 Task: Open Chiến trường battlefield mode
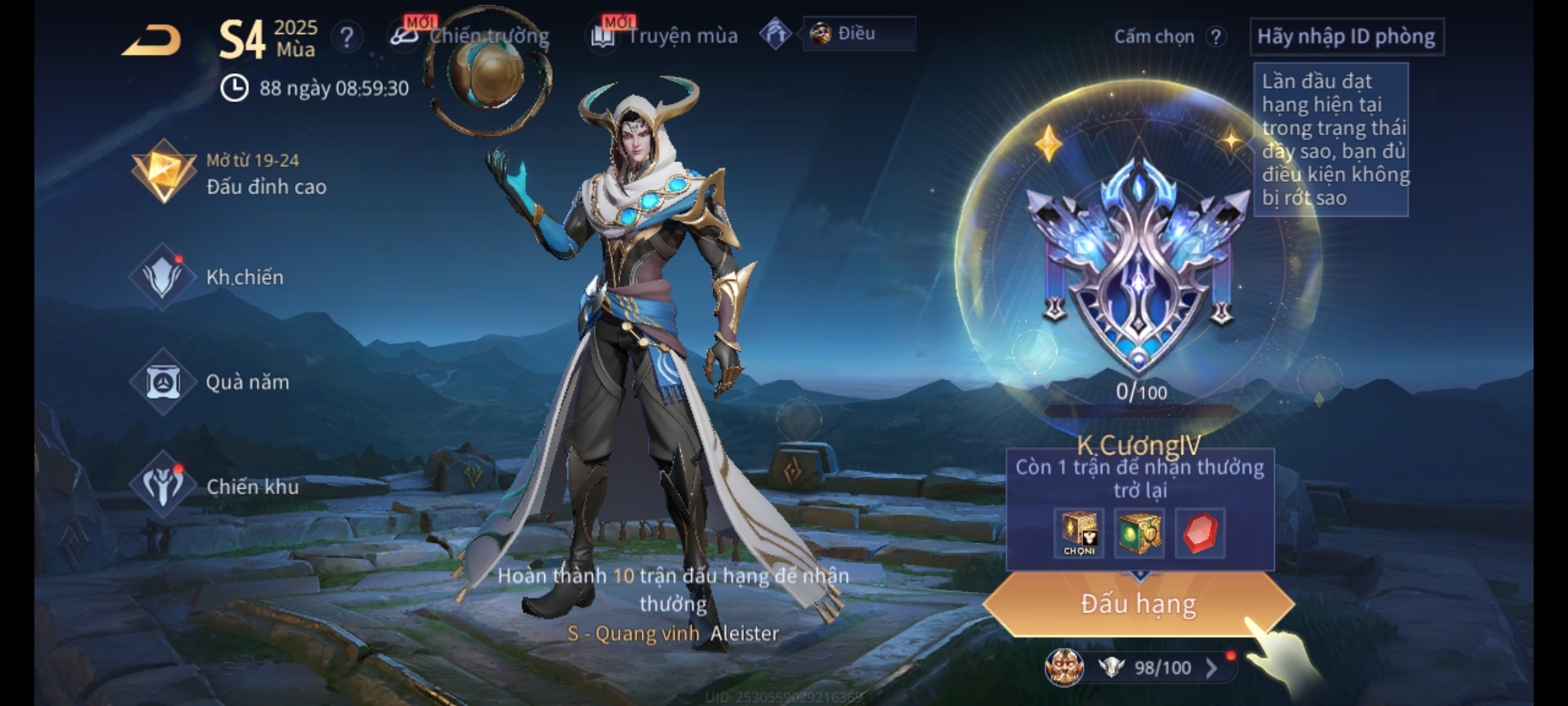[x=472, y=36]
